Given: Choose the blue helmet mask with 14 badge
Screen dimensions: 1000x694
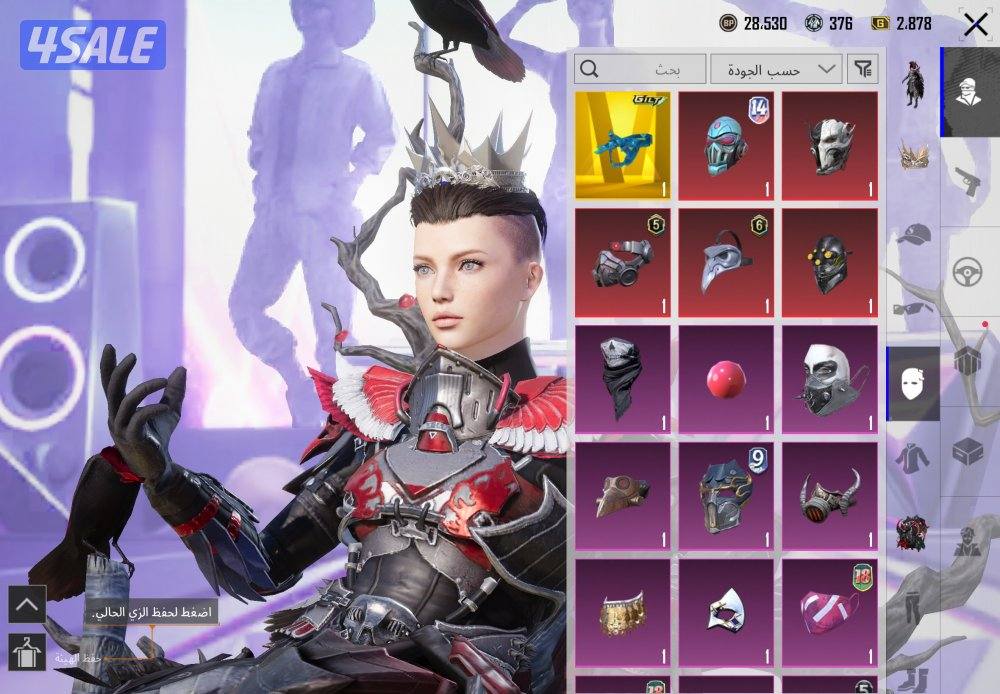Looking at the screenshot, I should pos(727,145).
